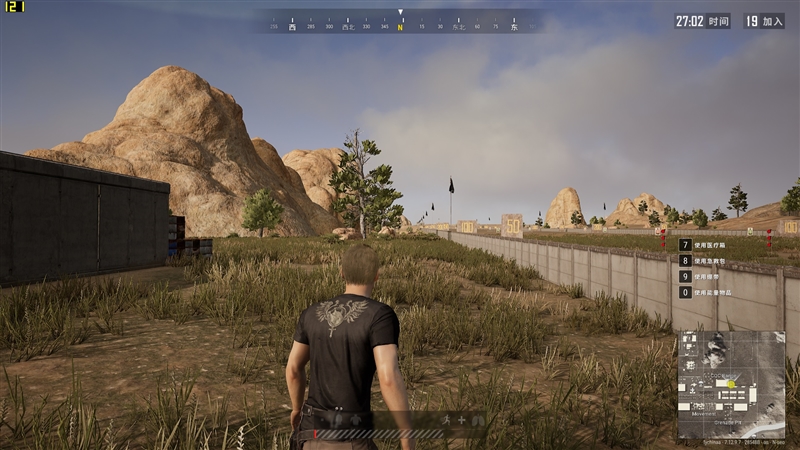Click the plus-shaped healing boost icon

(461, 420)
